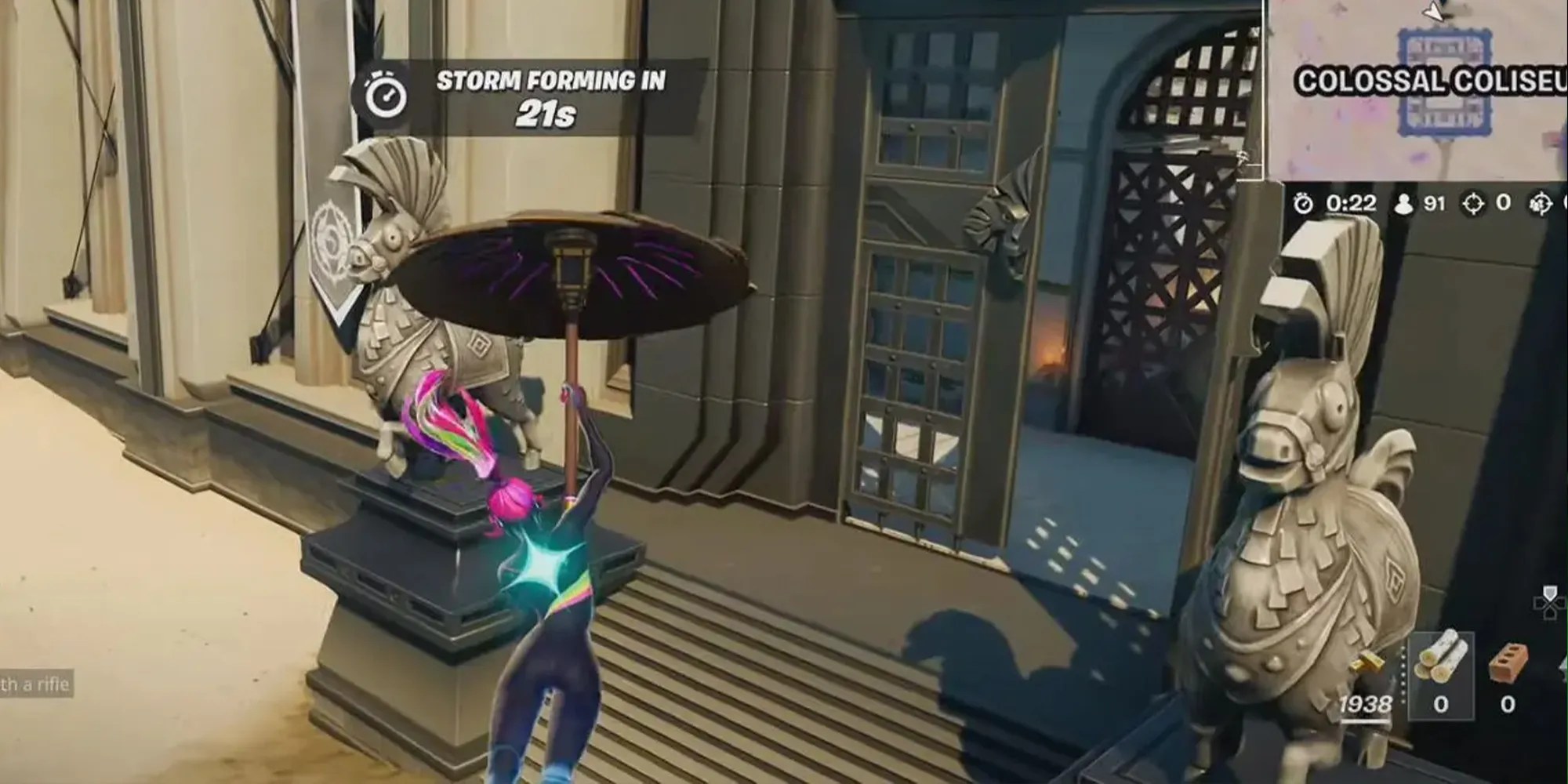The image size is (1568, 784).
Task: Click the eliminated with a rifle notification
Action: (x=35, y=684)
